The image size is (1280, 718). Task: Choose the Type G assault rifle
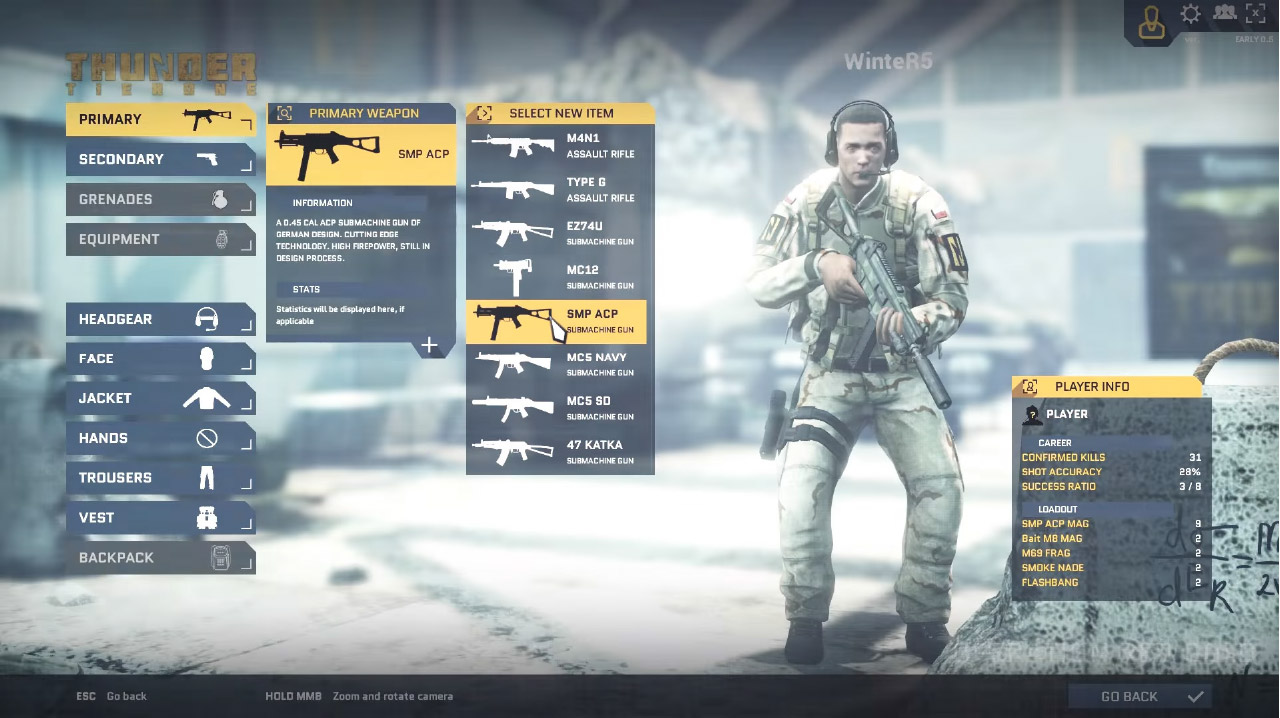tap(560, 190)
